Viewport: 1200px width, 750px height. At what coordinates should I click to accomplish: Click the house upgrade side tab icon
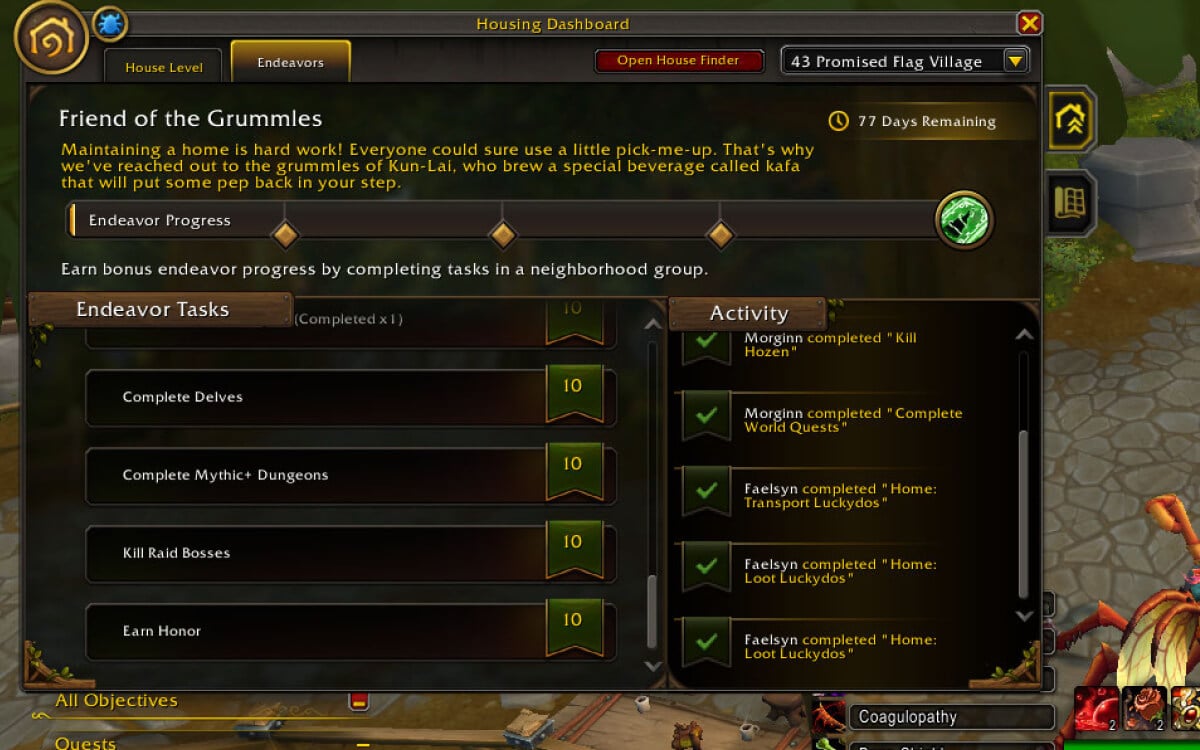tap(1070, 119)
